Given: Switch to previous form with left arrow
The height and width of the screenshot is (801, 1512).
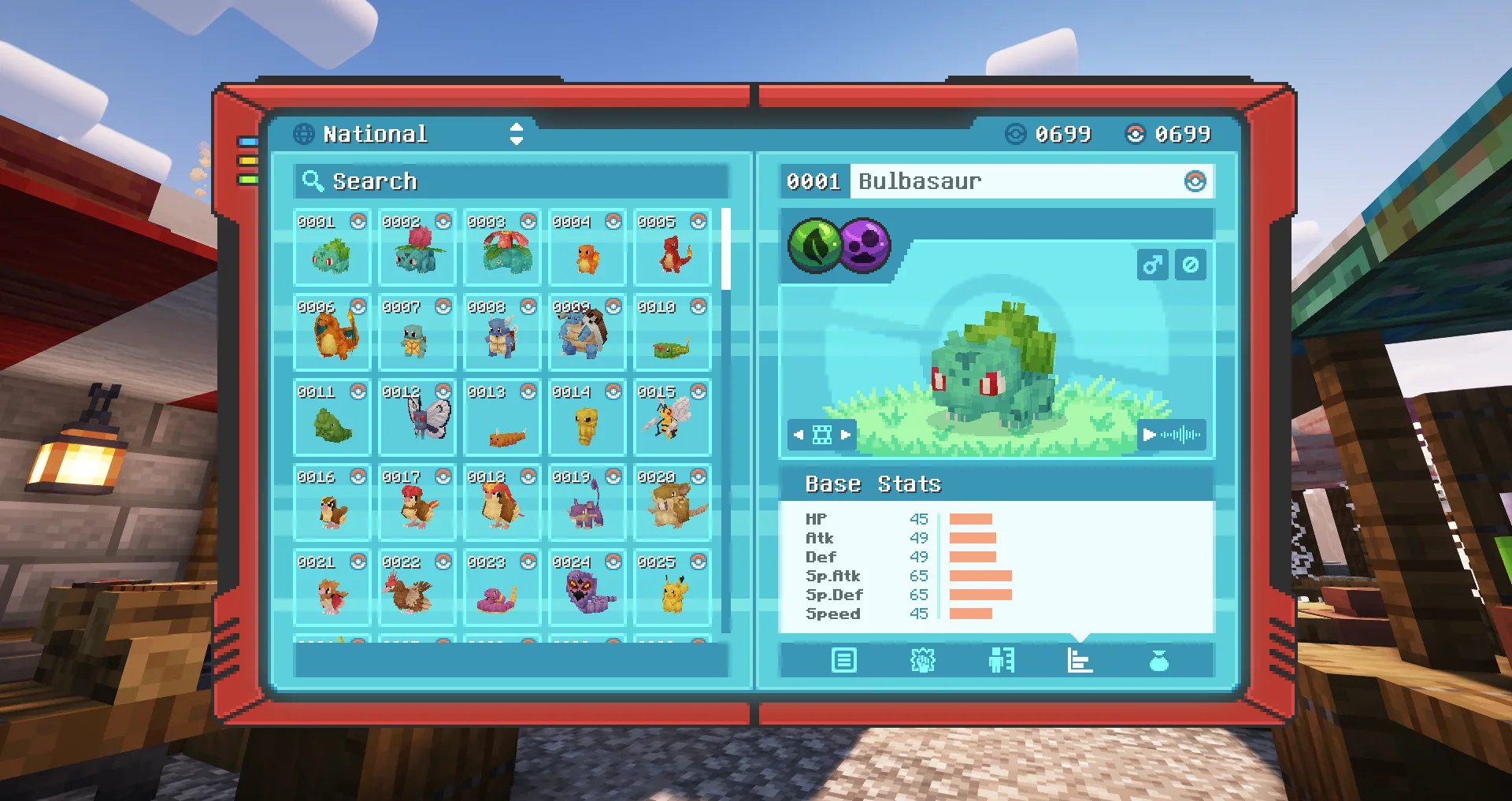Looking at the screenshot, I should [x=799, y=435].
